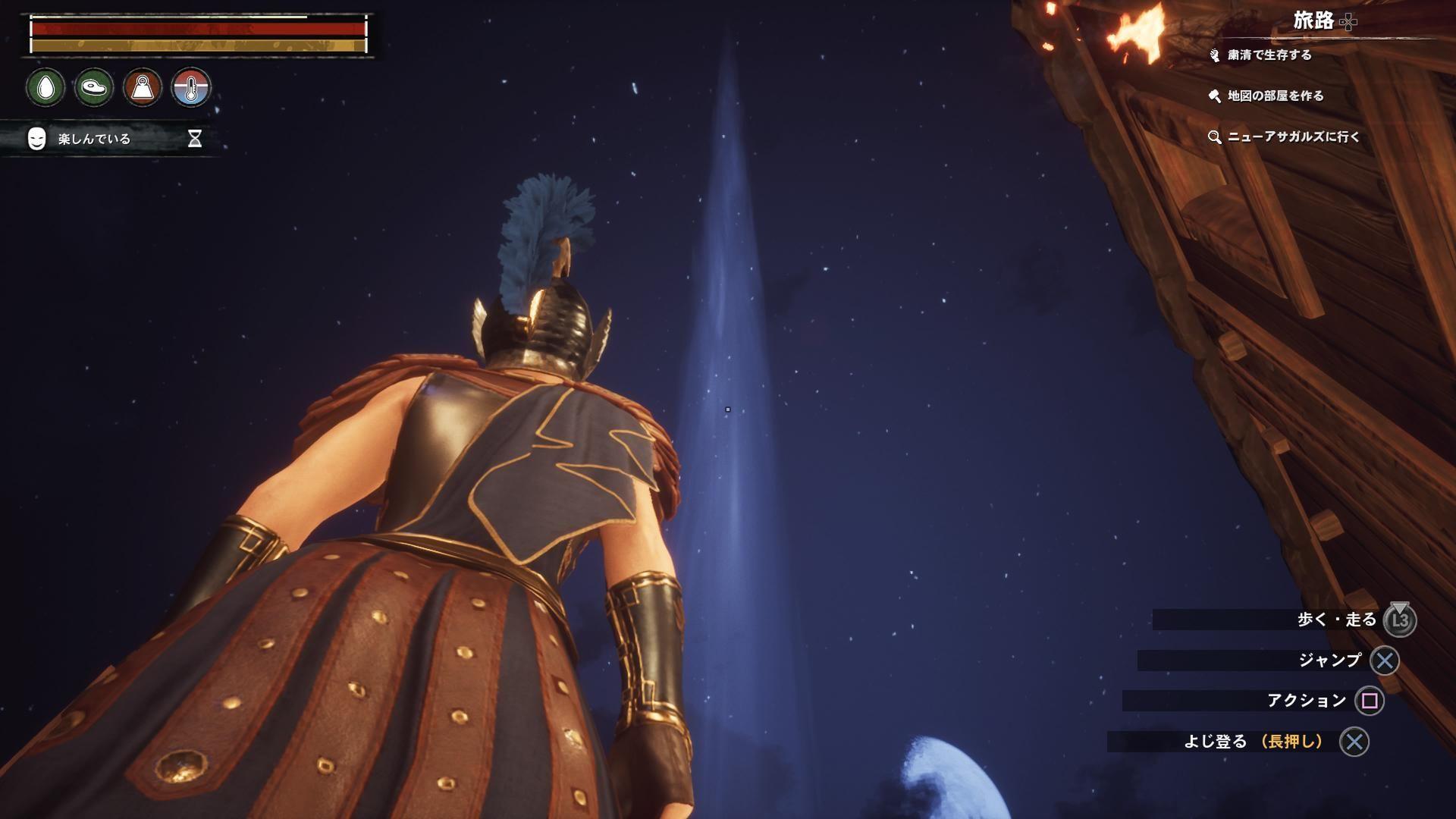Show the ニューアサガルズに行く journey objective

(x=1292, y=136)
